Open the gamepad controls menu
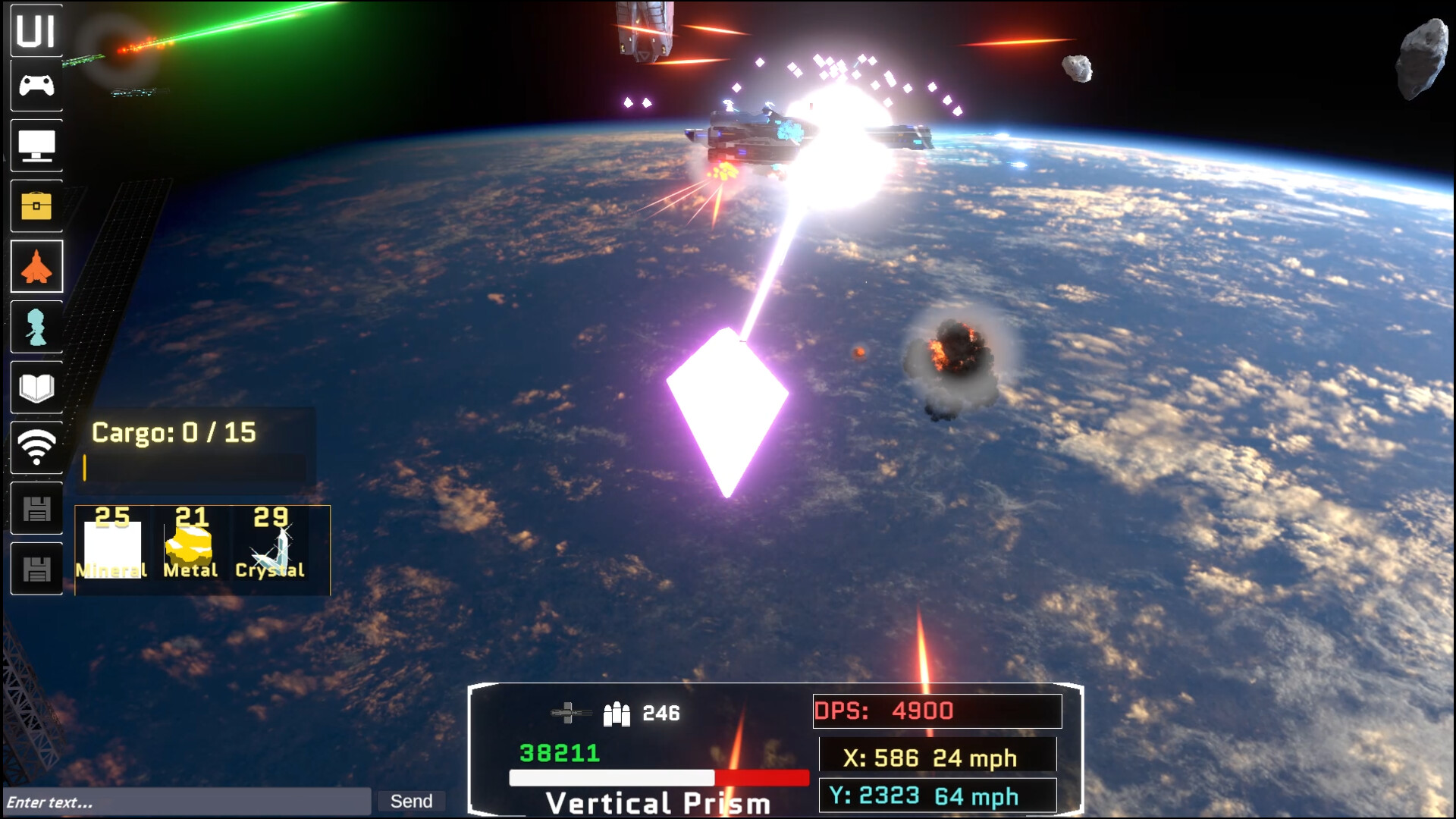The height and width of the screenshot is (819, 1456). (36, 86)
